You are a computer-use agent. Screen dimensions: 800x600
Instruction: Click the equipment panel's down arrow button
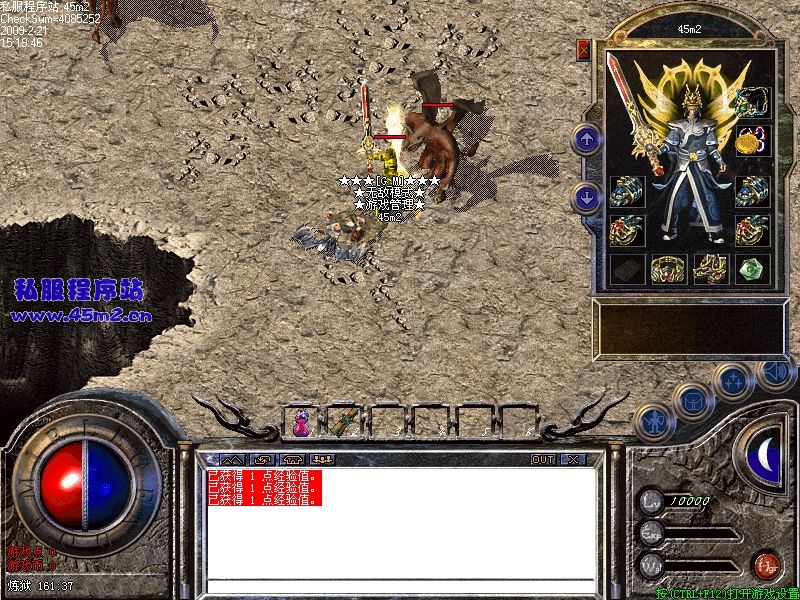[586, 197]
